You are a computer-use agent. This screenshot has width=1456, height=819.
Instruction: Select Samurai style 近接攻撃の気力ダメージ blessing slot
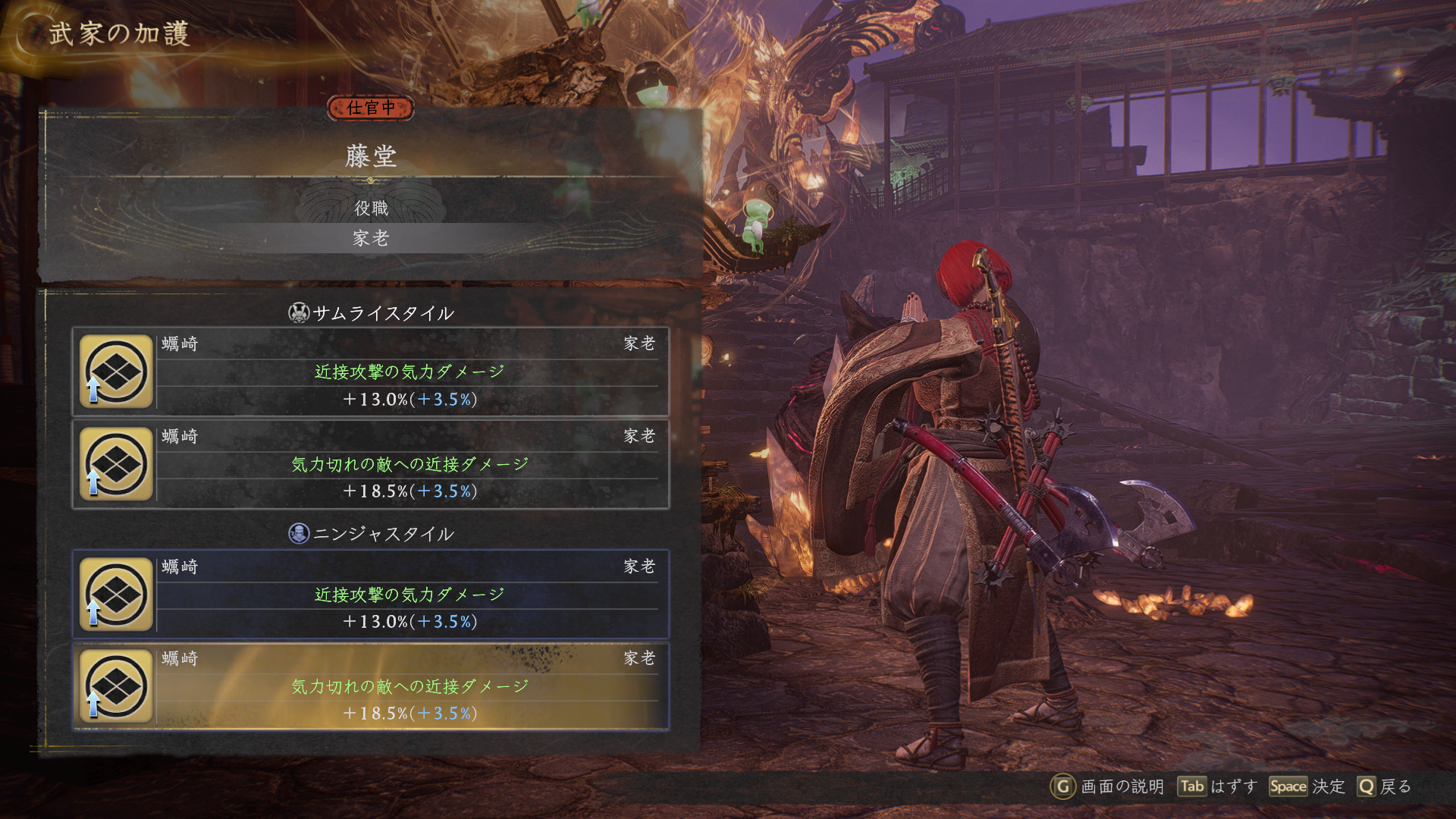(x=371, y=372)
